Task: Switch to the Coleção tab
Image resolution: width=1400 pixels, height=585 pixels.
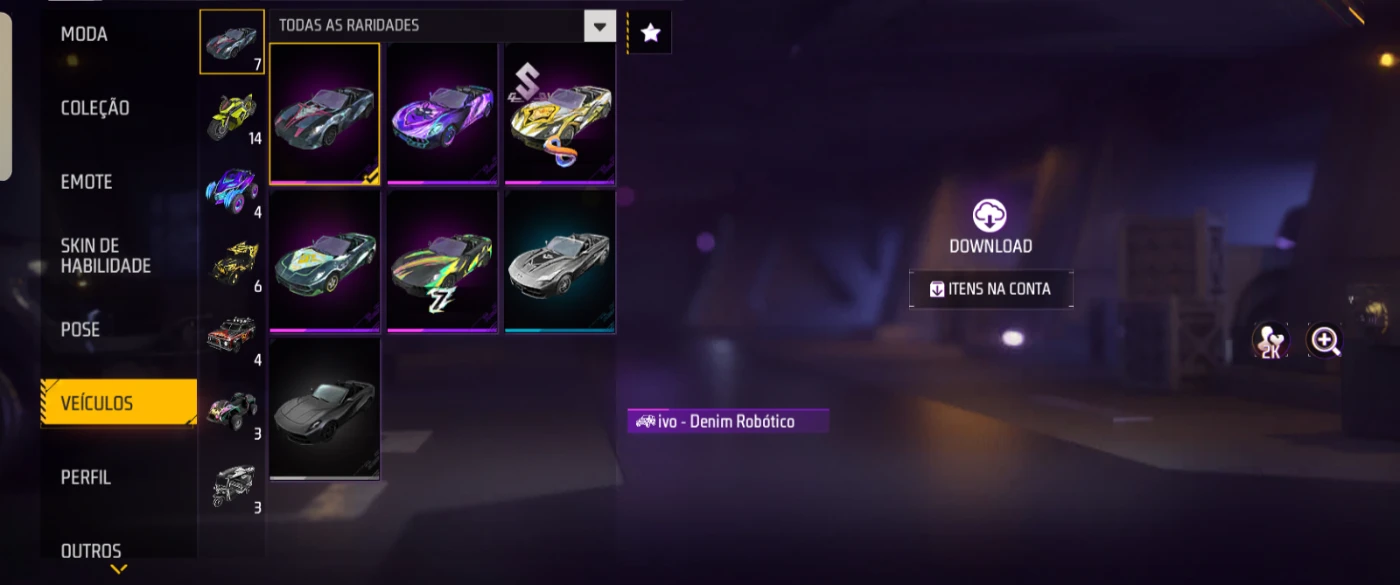Action: [95, 108]
